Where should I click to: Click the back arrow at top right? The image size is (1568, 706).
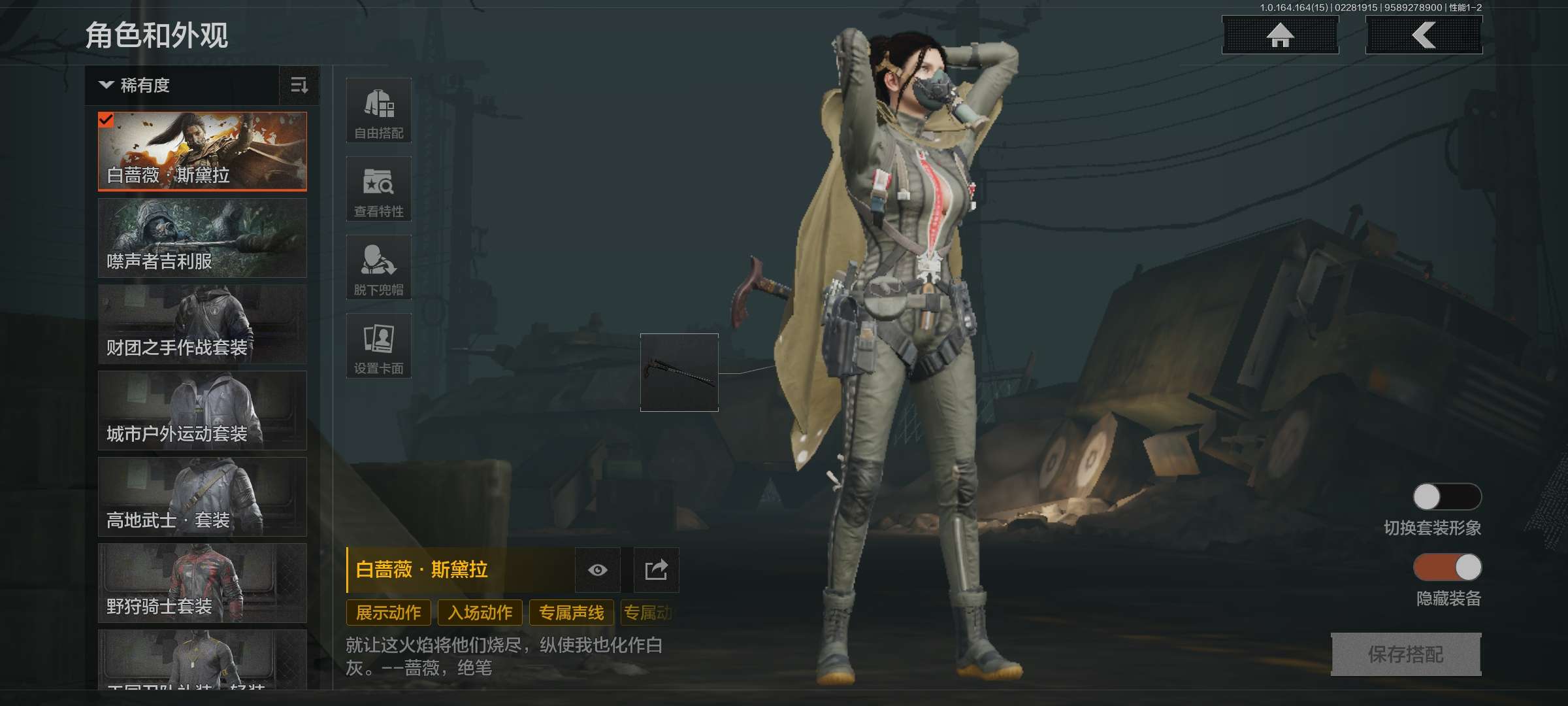click(1423, 36)
